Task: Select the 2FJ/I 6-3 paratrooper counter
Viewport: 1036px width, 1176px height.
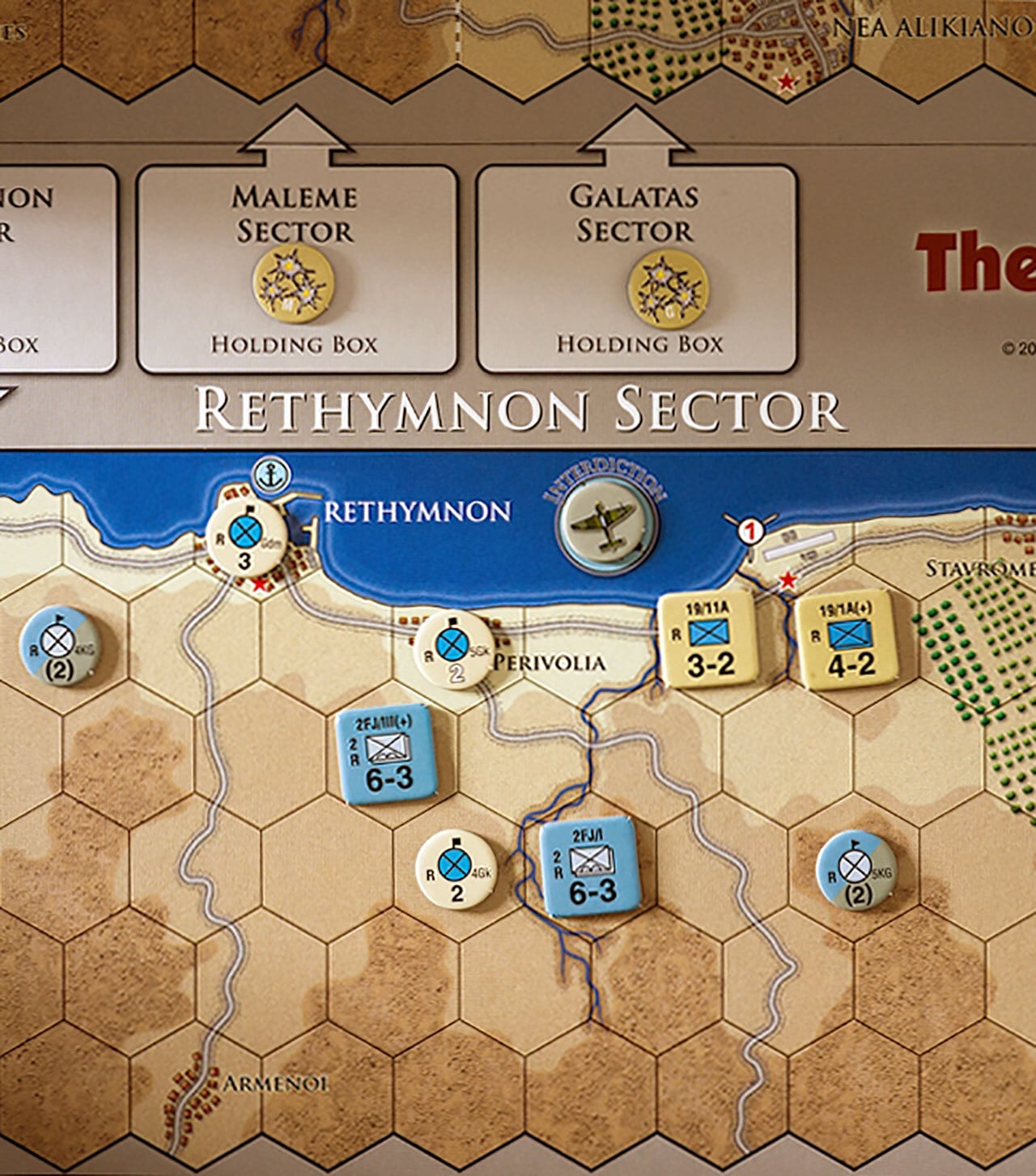Action: tap(589, 867)
